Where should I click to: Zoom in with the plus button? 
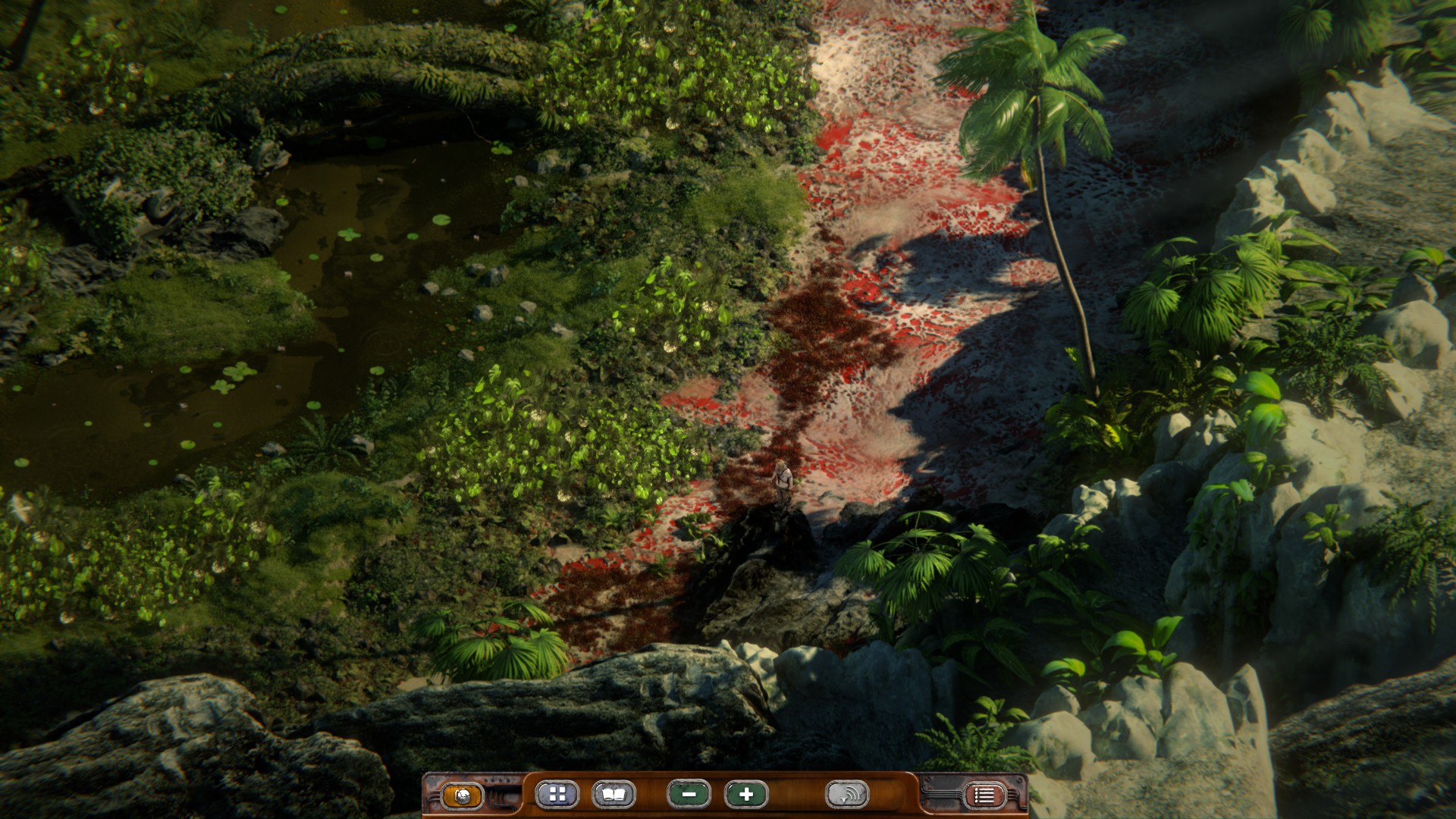tap(746, 794)
